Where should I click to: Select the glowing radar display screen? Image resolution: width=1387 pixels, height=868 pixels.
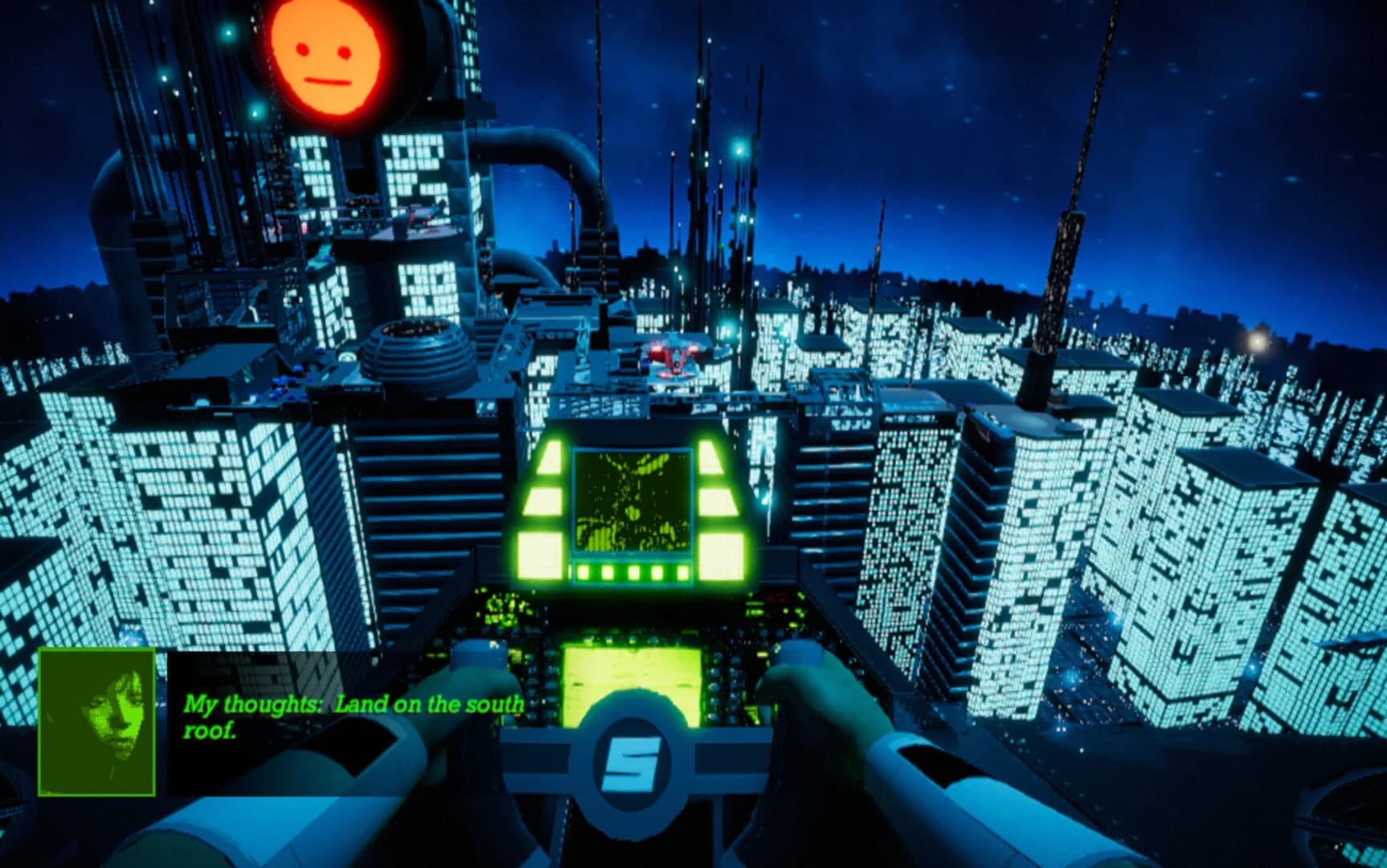tap(633, 500)
